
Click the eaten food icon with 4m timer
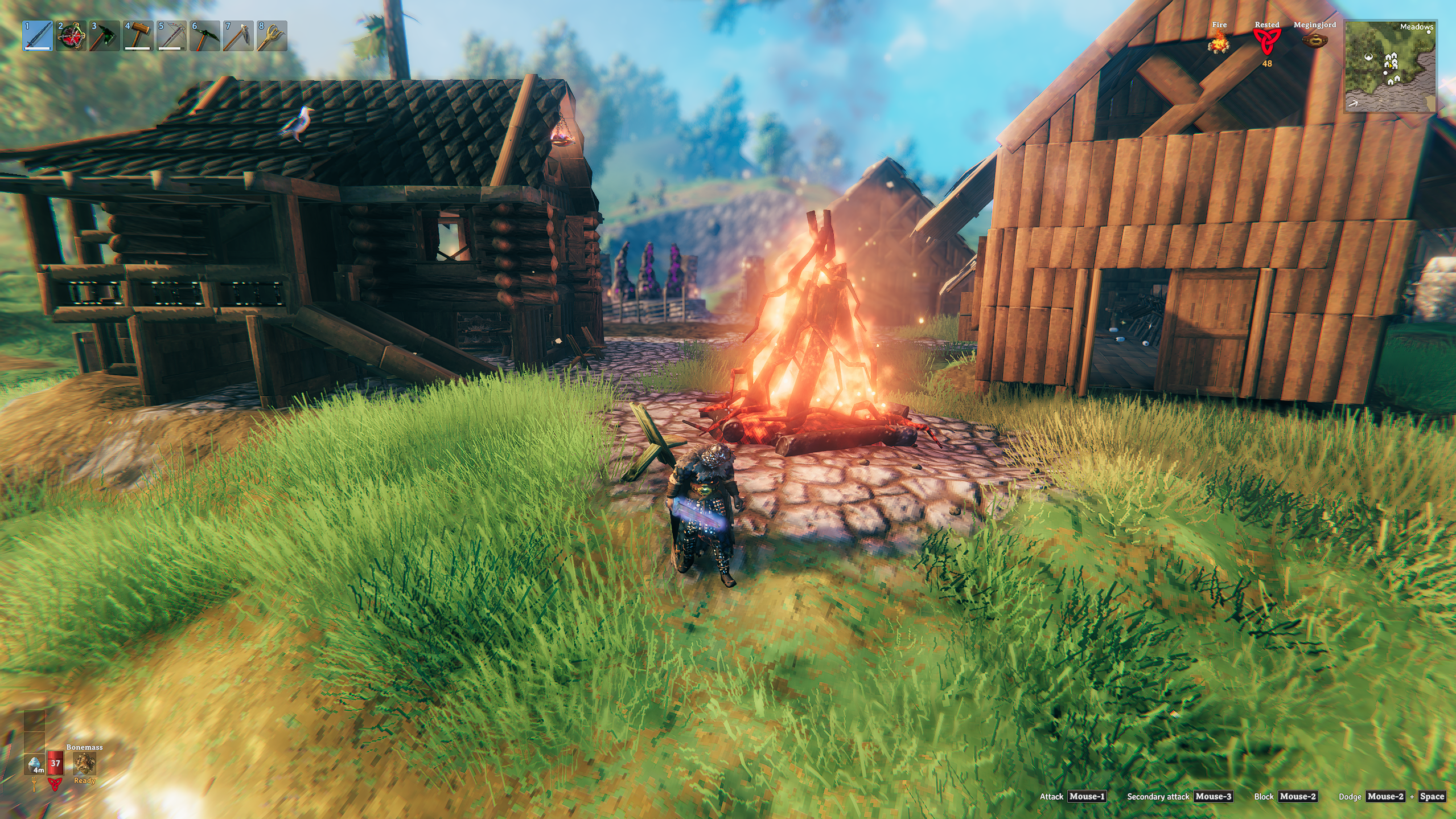pos(35,764)
